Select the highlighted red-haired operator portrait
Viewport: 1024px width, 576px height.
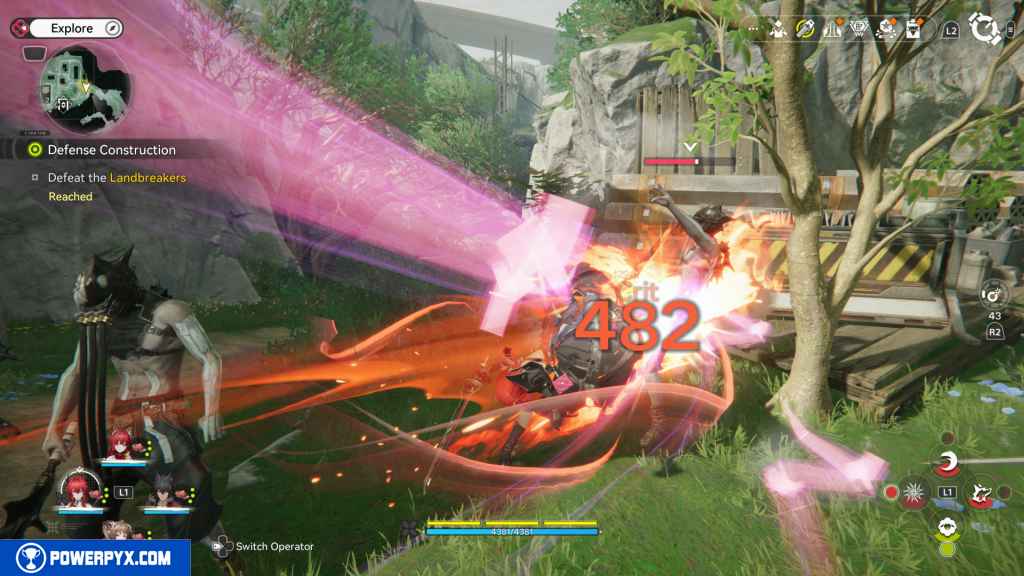[76, 489]
